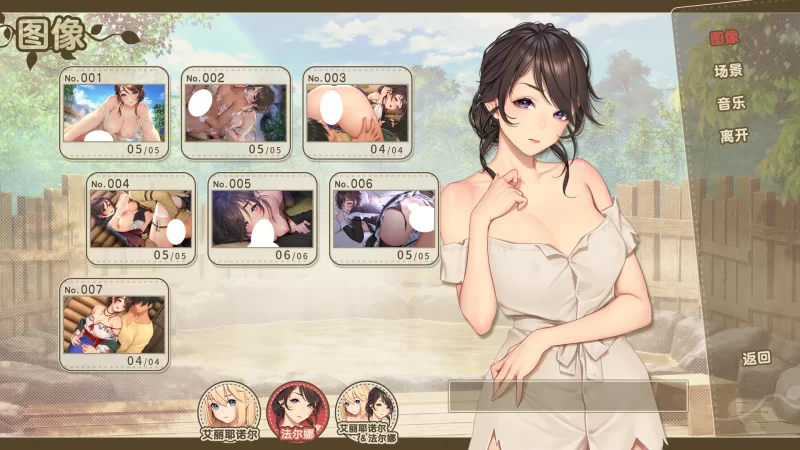Screen dimensions: 800x450
Task: Choose 离开 to leave the gallery
Action: [x=733, y=136]
